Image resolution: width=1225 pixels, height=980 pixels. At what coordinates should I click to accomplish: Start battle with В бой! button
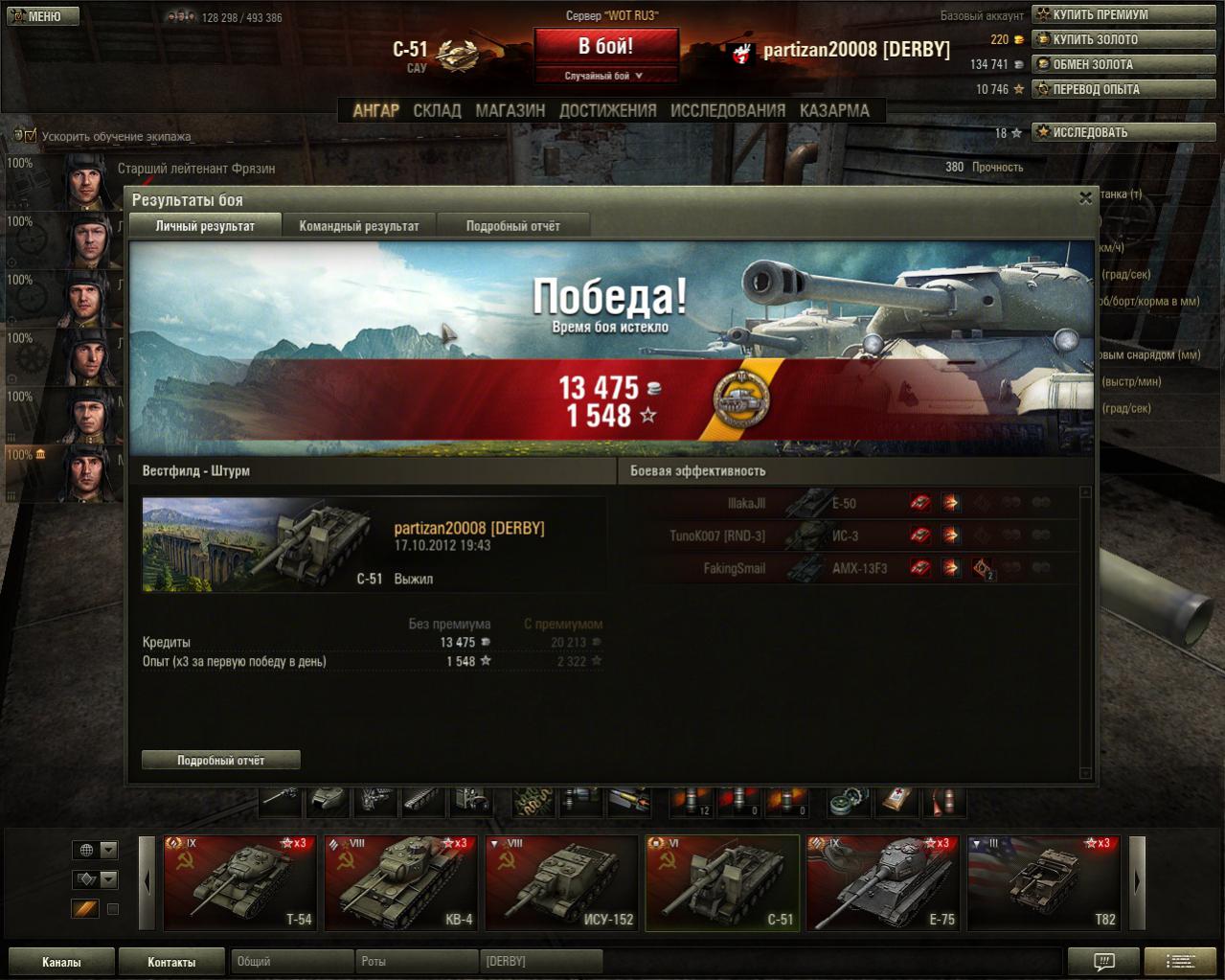605,46
